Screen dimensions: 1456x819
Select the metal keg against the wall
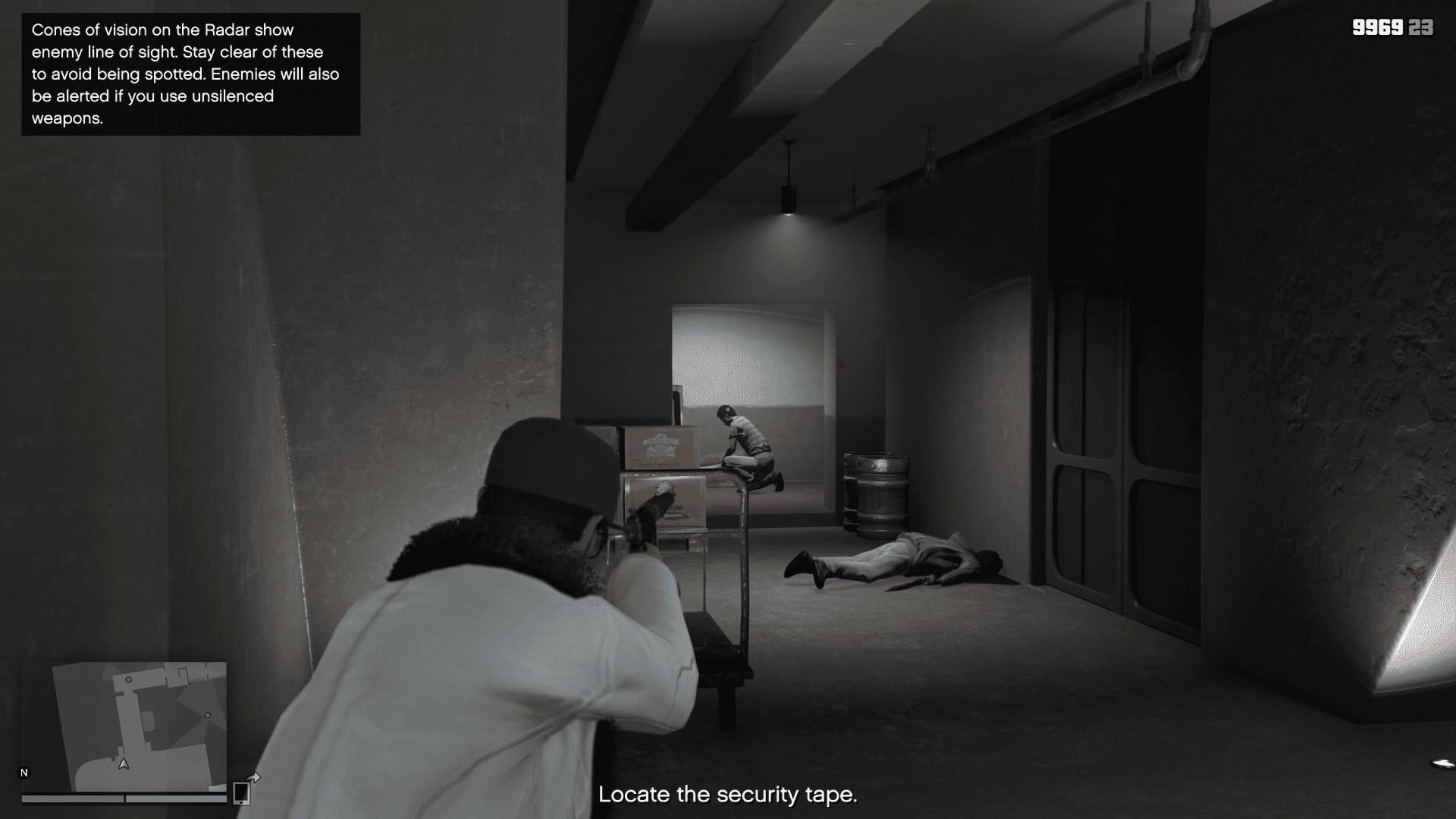[876, 493]
